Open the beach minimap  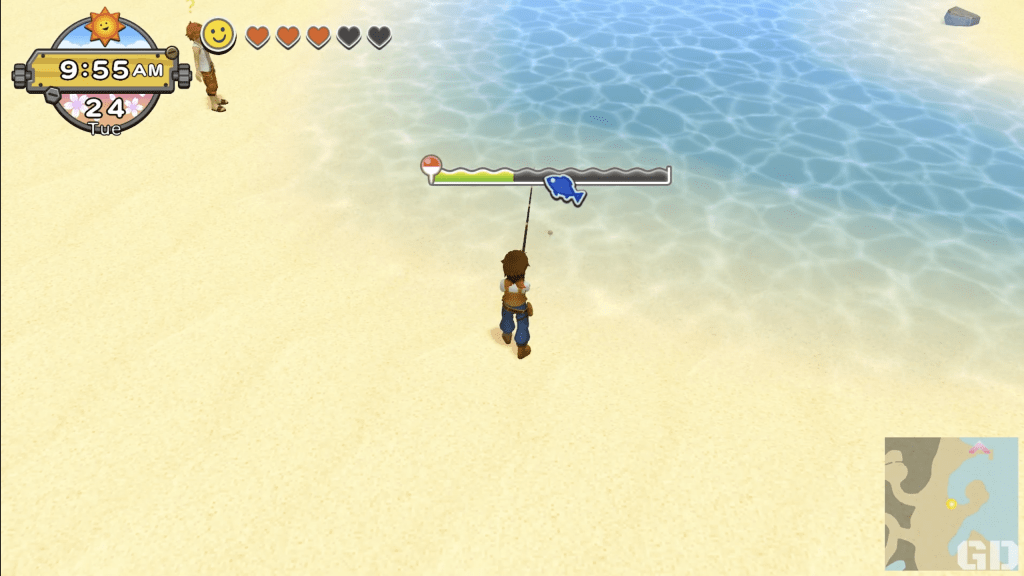pyautogui.click(x=950, y=502)
